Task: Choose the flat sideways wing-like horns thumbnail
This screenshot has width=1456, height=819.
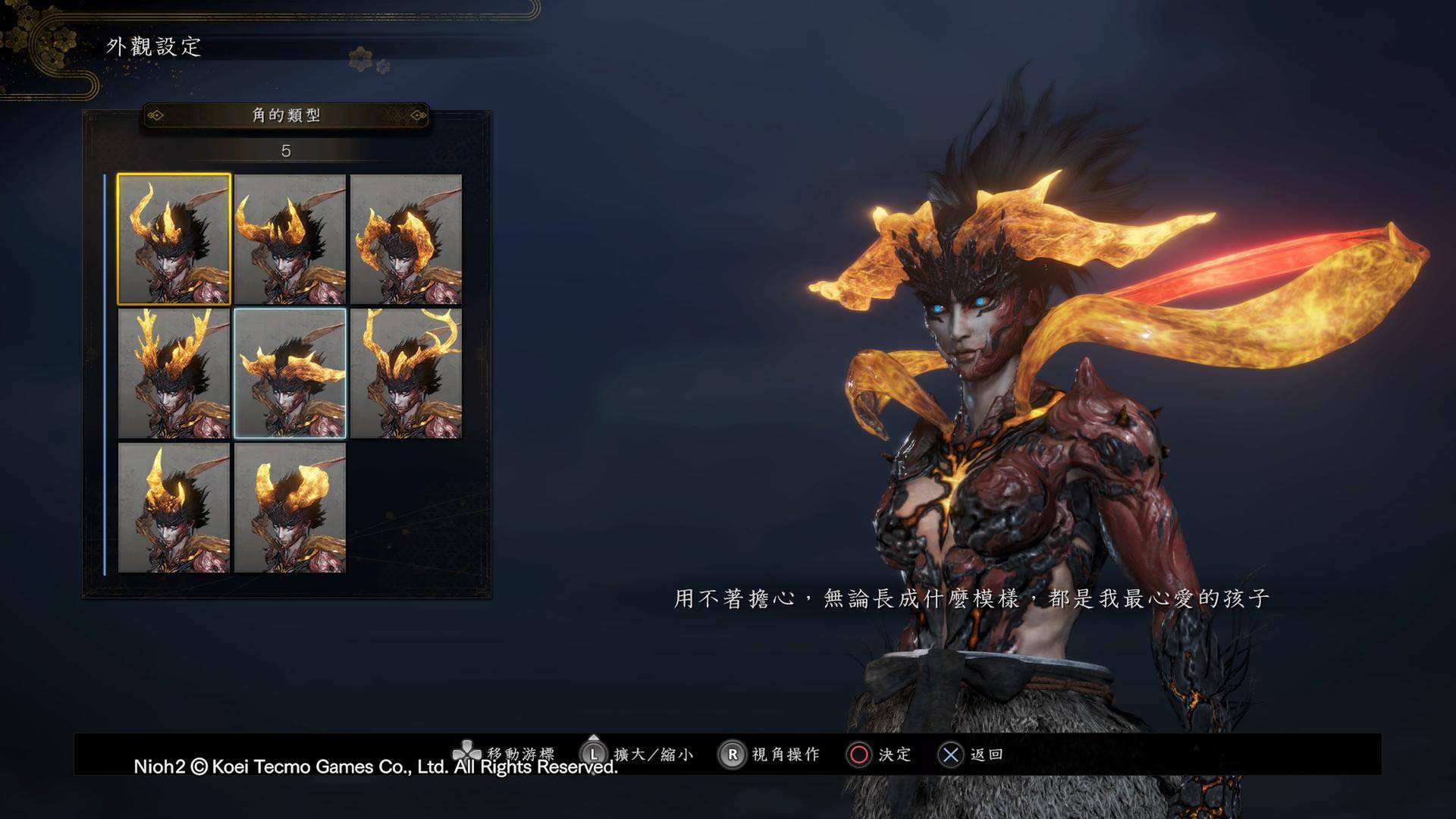Action: pos(290,373)
